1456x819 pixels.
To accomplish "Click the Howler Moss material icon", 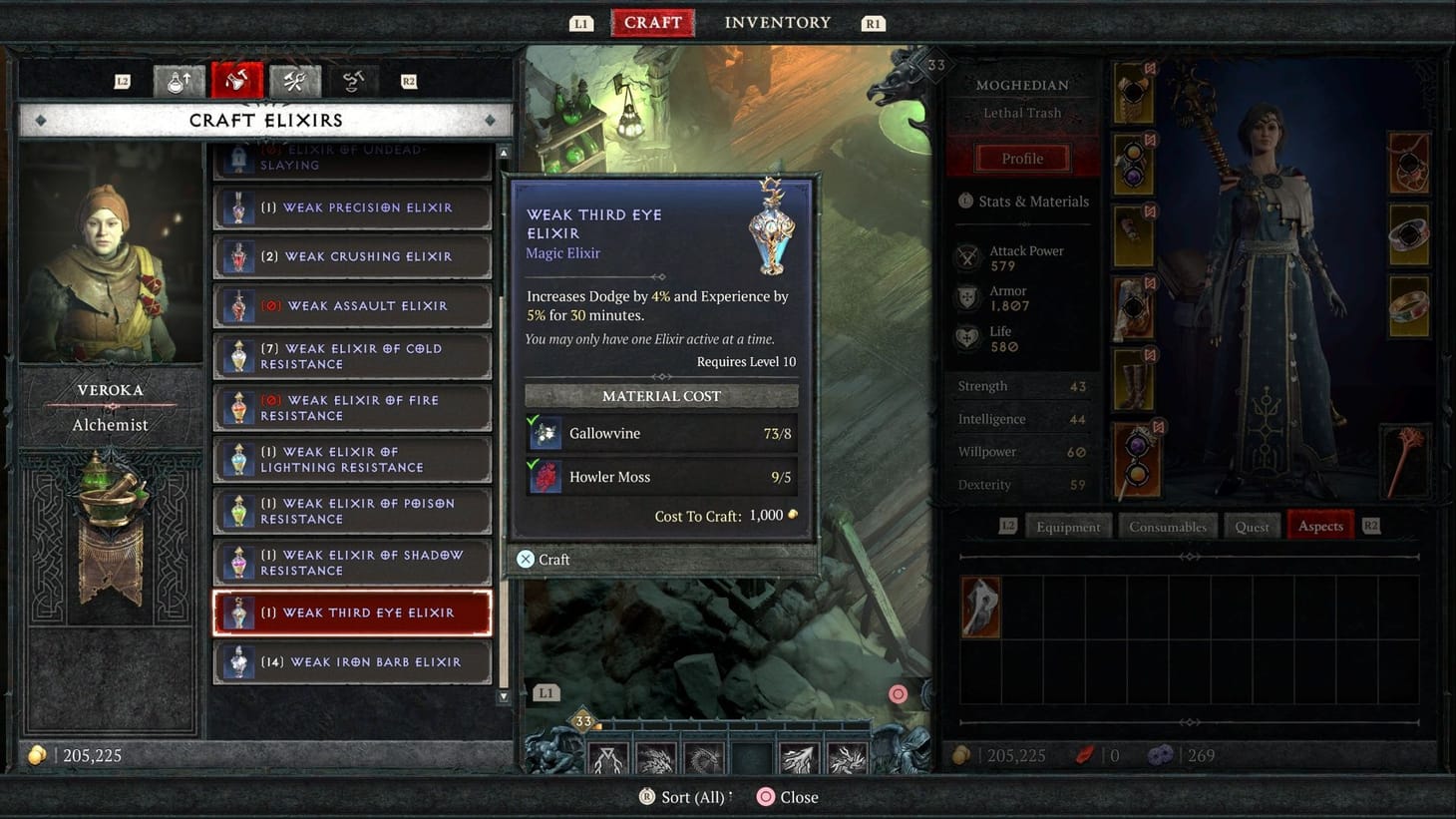I will 544,476.
